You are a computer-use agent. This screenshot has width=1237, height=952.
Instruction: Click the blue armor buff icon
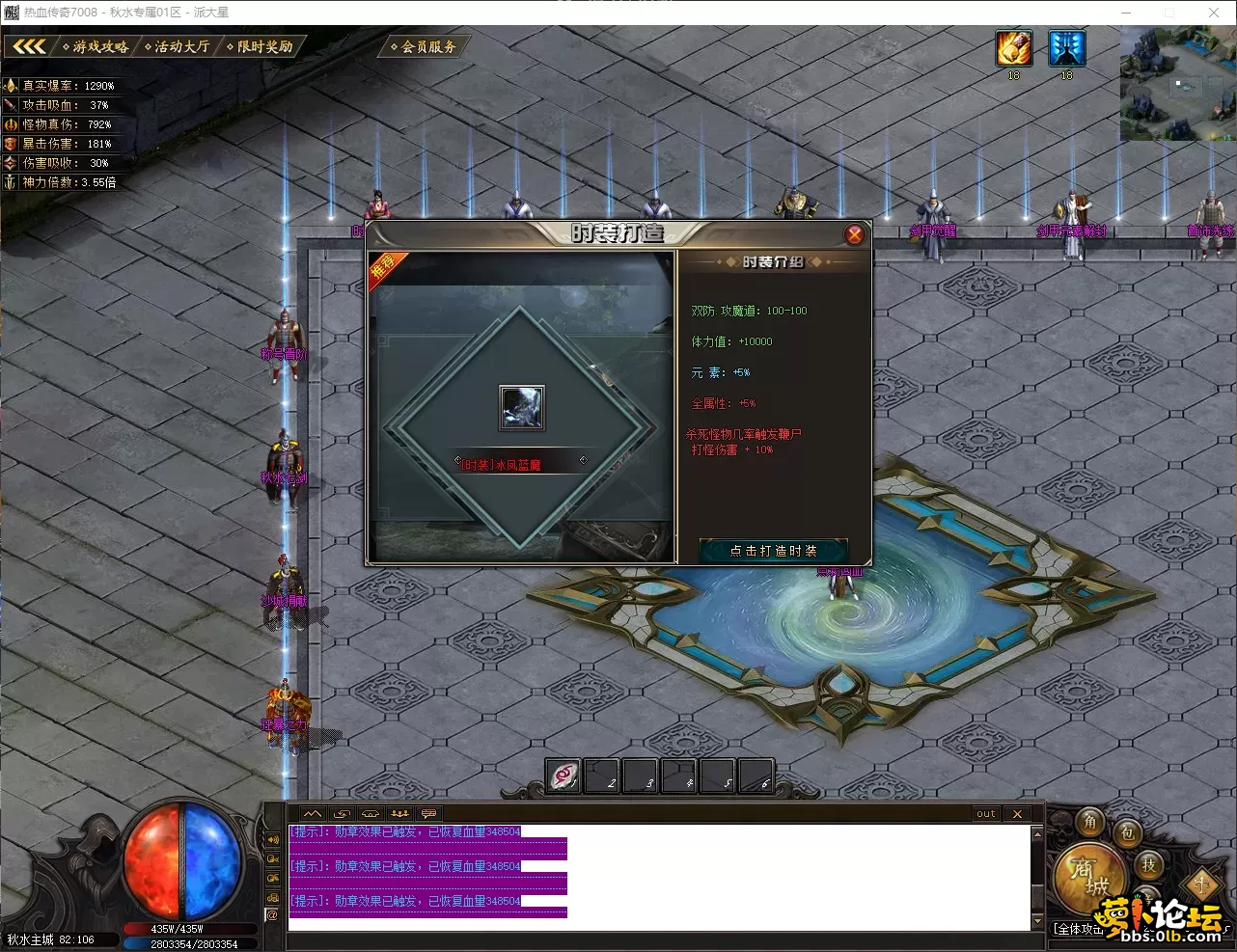(x=1066, y=48)
